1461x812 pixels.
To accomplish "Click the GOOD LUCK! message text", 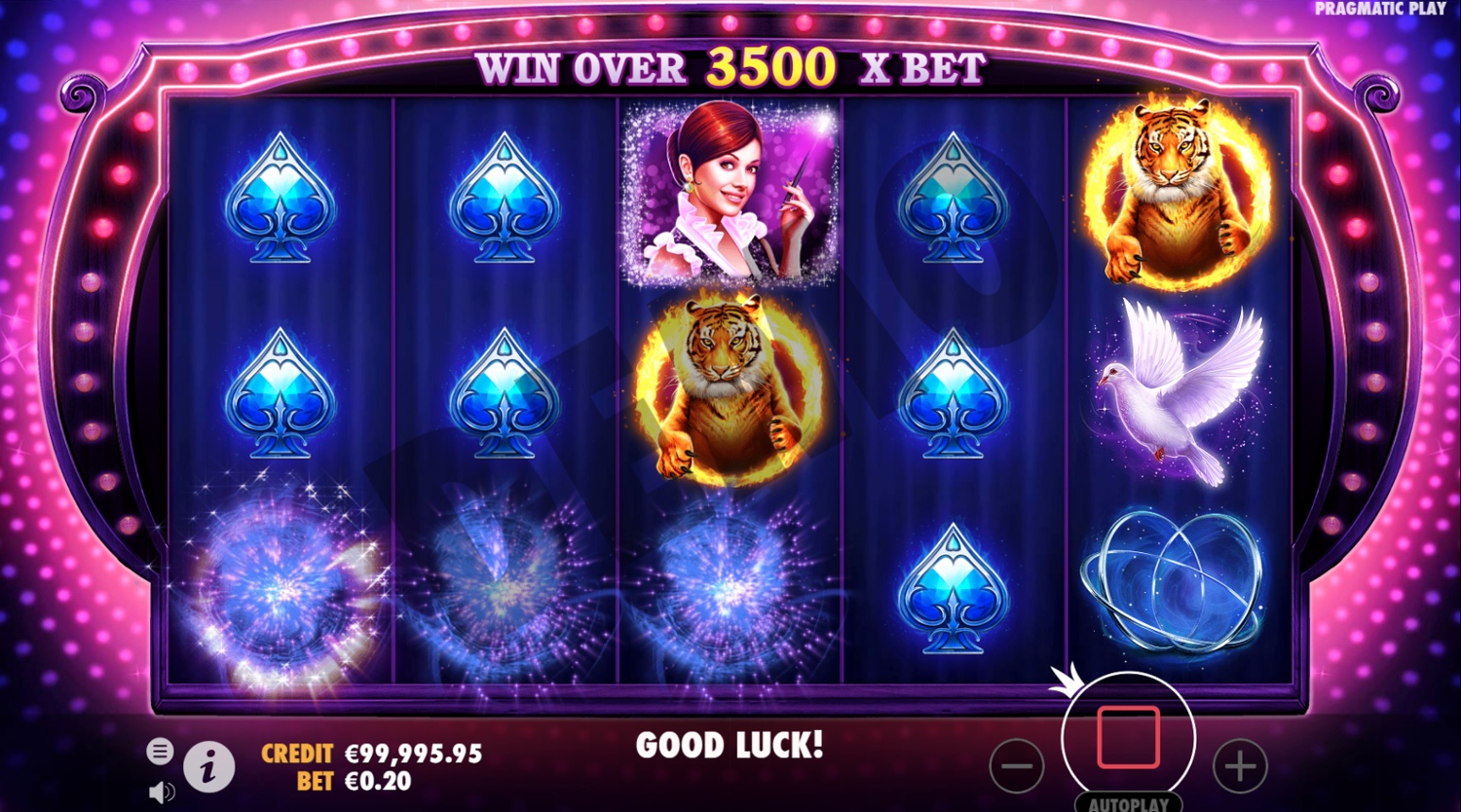I will (730, 746).
